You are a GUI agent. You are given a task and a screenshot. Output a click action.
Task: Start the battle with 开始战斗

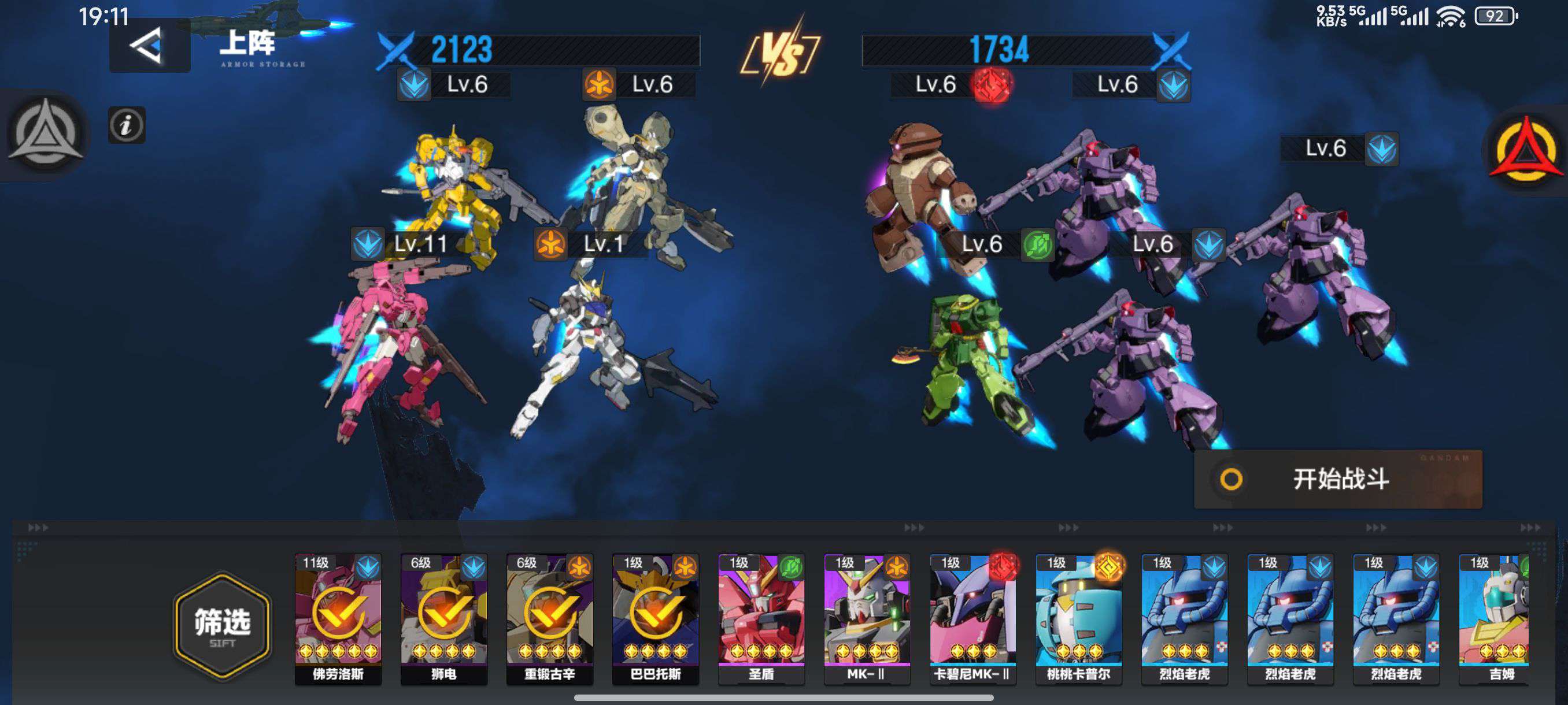point(1338,479)
